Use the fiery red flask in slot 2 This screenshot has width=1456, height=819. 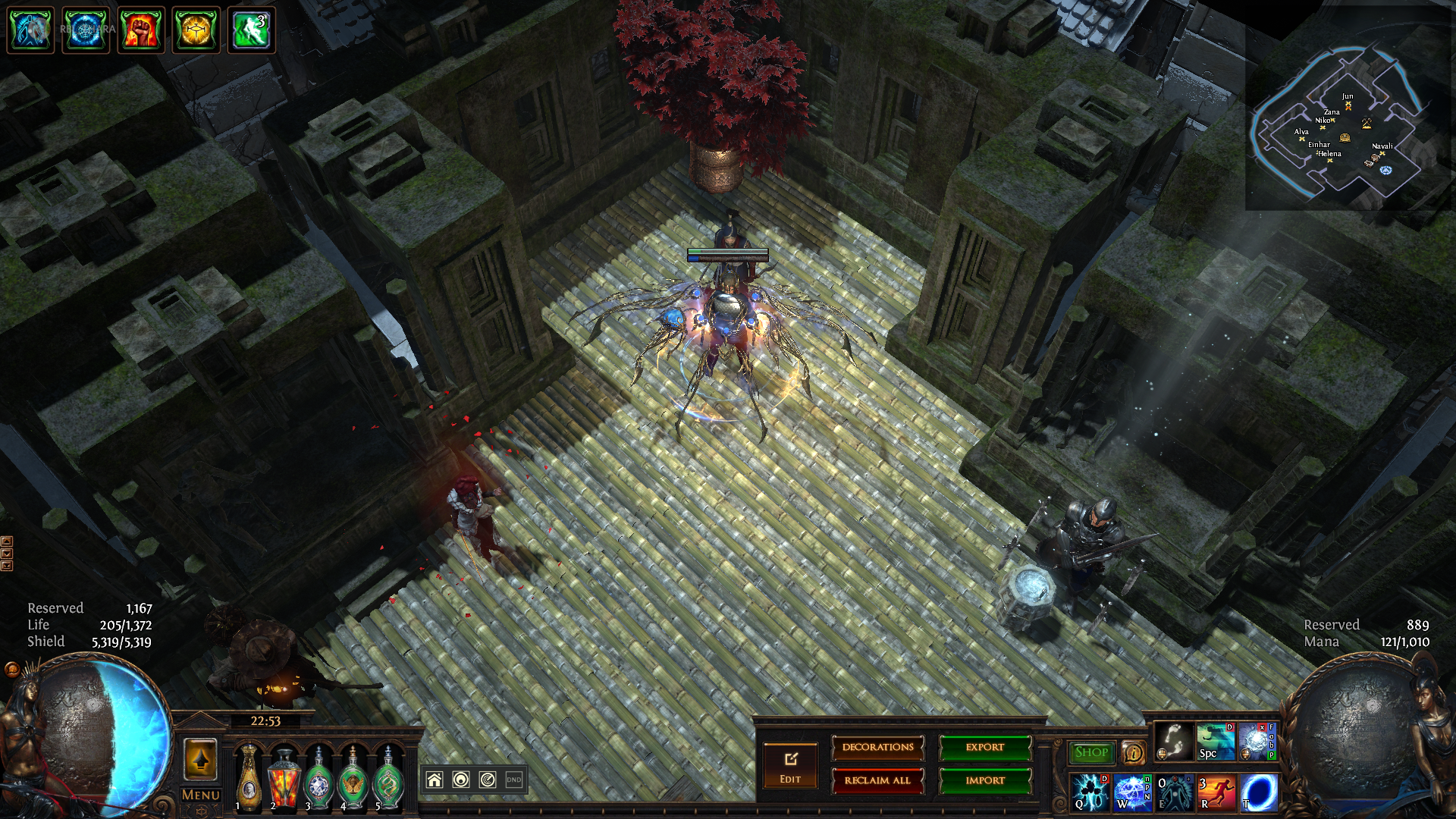point(284,777)
